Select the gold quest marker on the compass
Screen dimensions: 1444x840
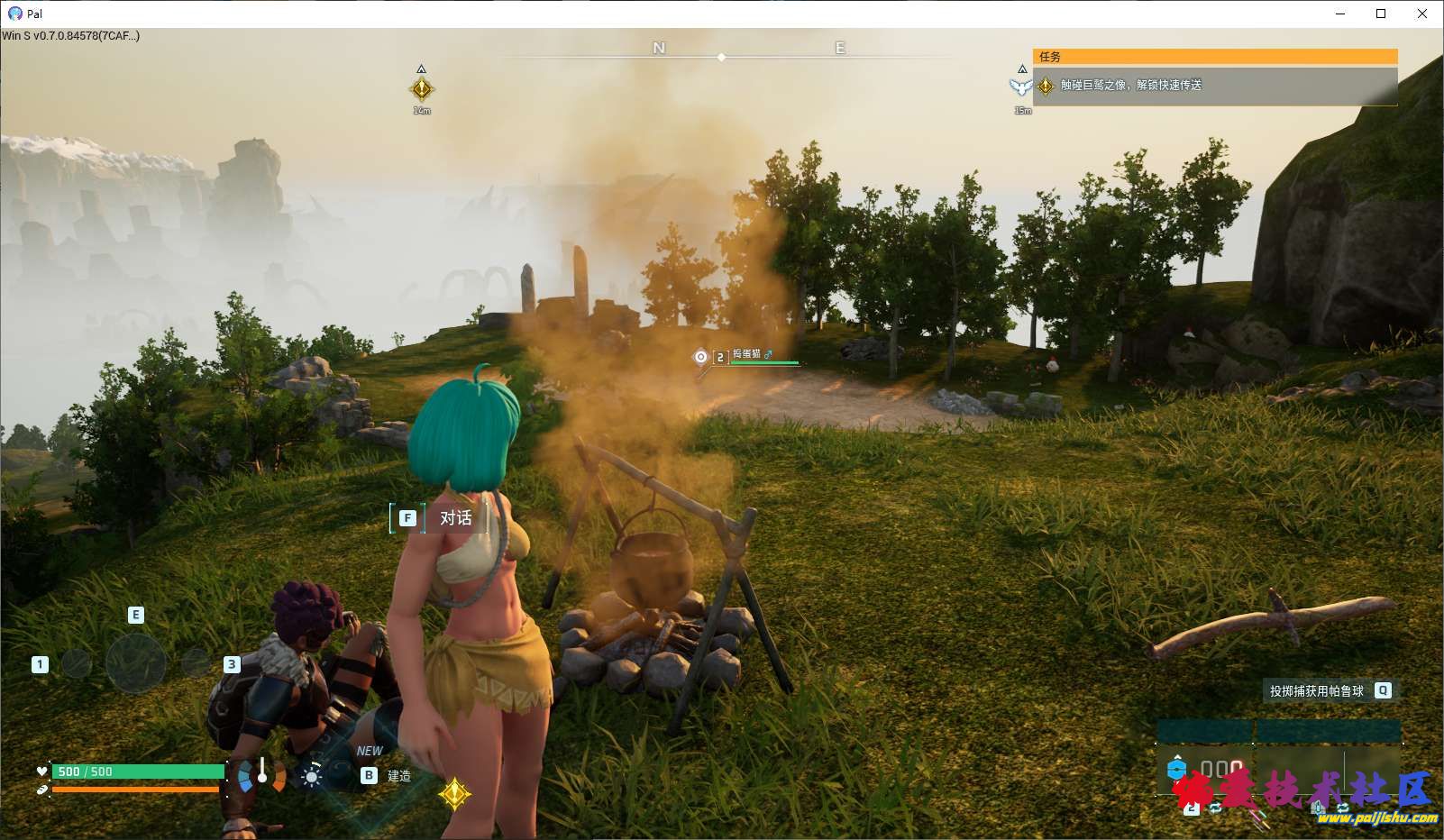click(x=421, y=88)
